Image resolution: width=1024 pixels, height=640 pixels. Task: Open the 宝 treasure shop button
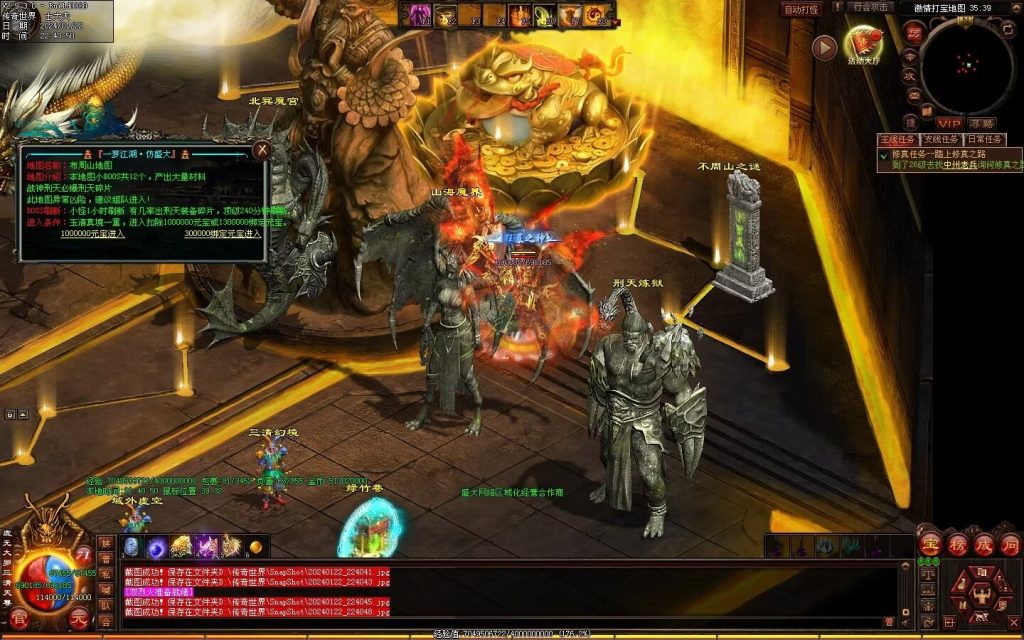point(930,545)
